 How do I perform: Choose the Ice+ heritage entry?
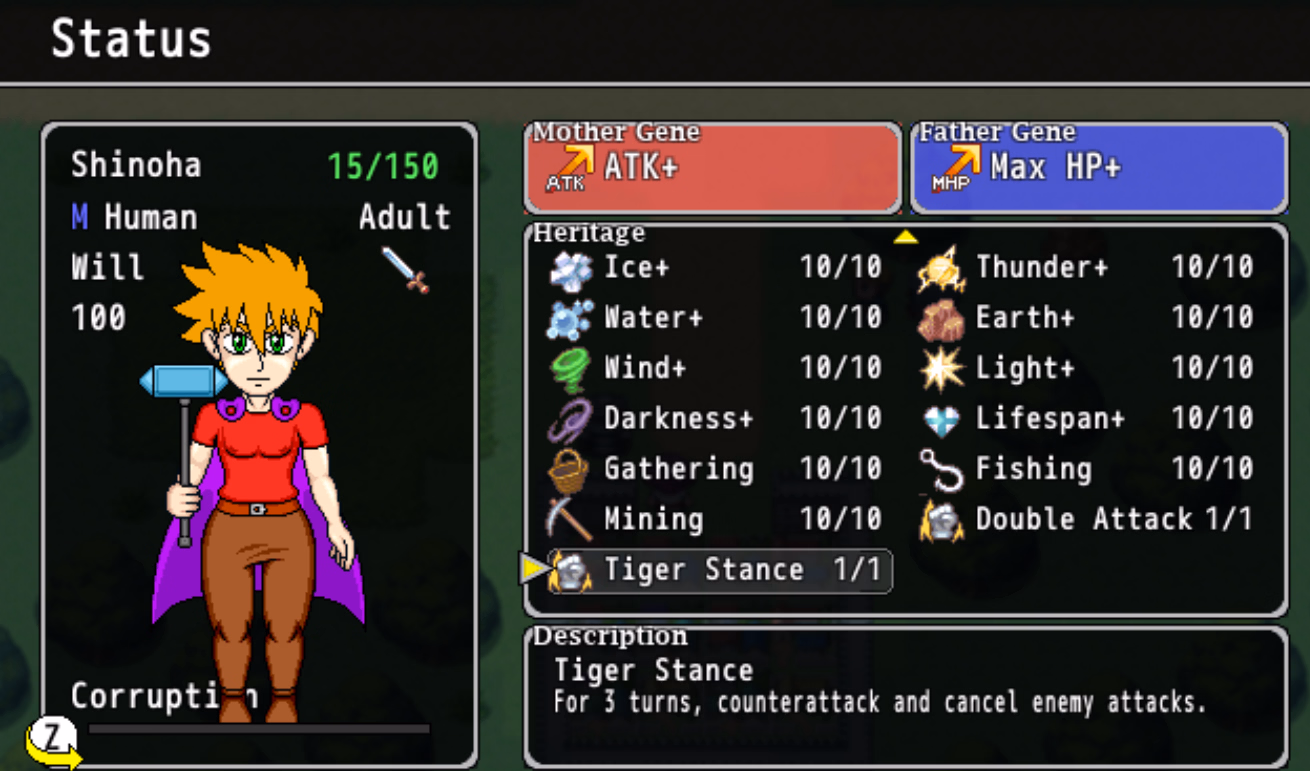click(716, 268)
